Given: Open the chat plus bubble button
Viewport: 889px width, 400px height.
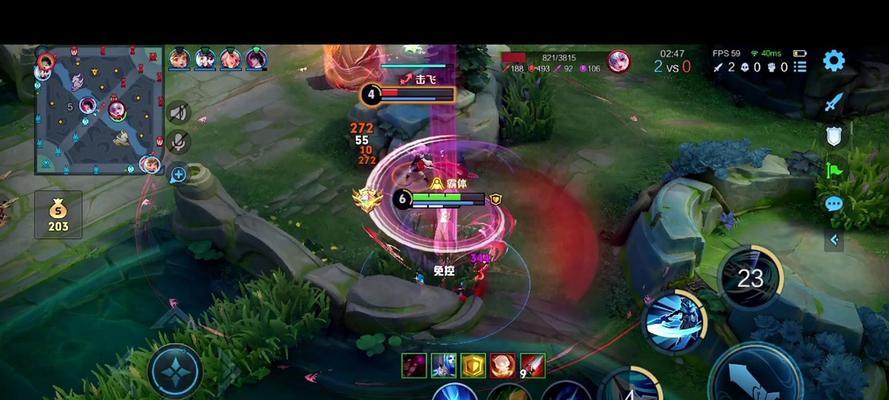Looking at the screenshot, I should (179, 175).
